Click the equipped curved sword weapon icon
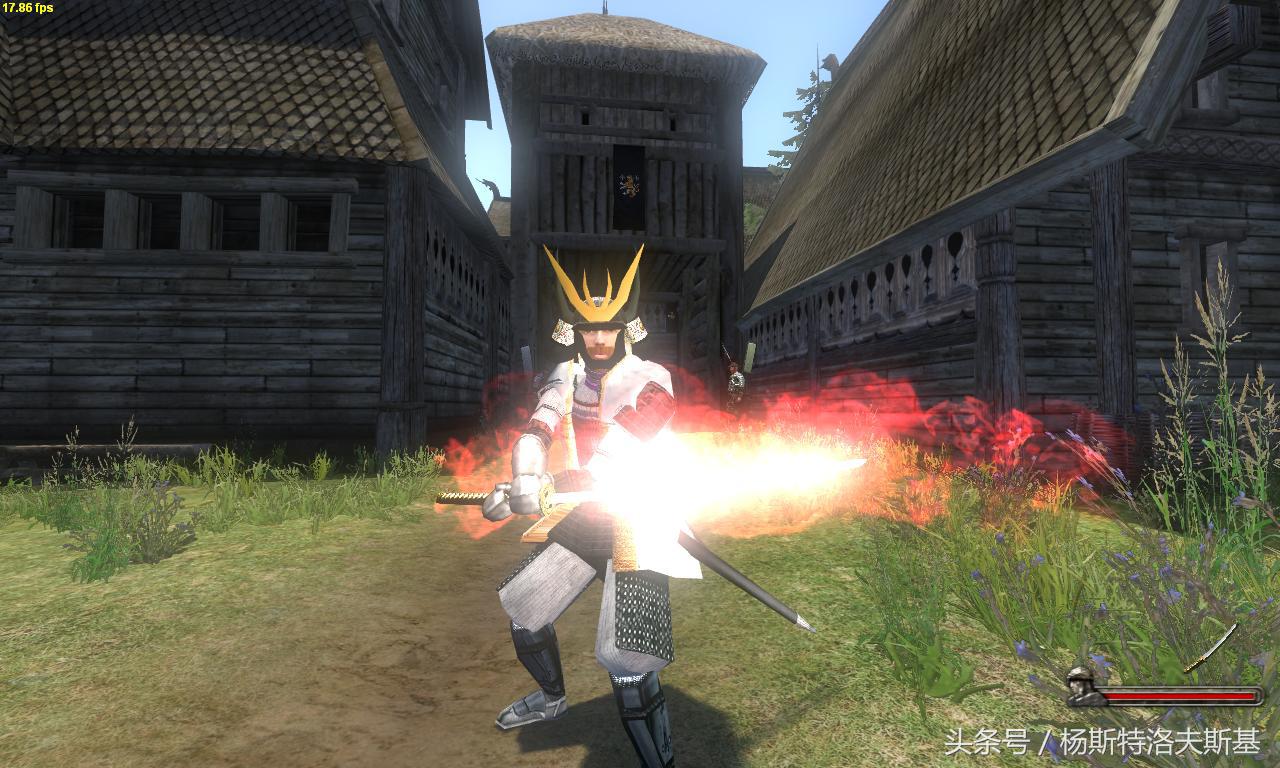The width and height of the screenshot is (1280, 768). point(1211,647)
